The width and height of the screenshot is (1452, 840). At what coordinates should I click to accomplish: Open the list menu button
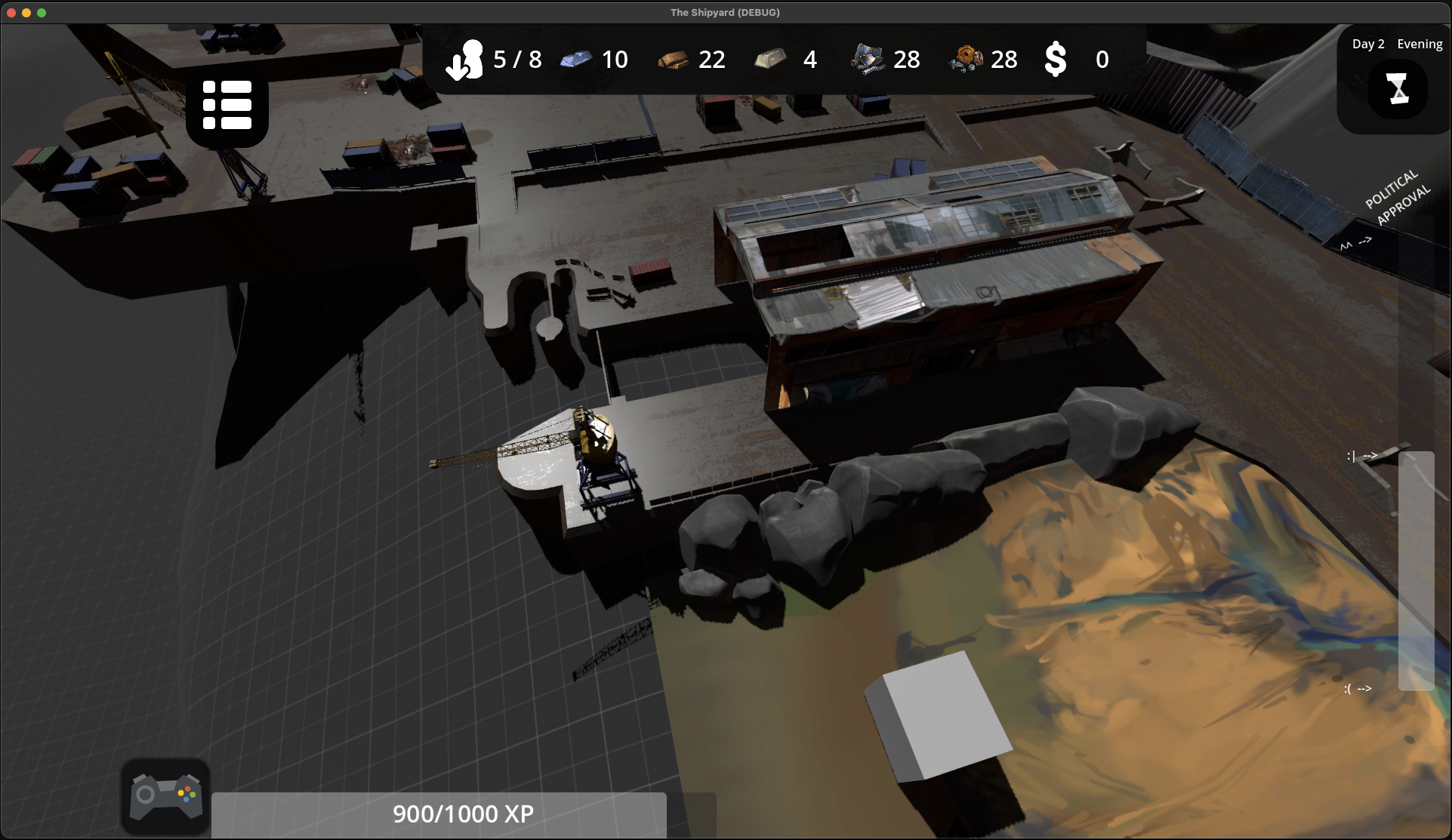(227, 105)
